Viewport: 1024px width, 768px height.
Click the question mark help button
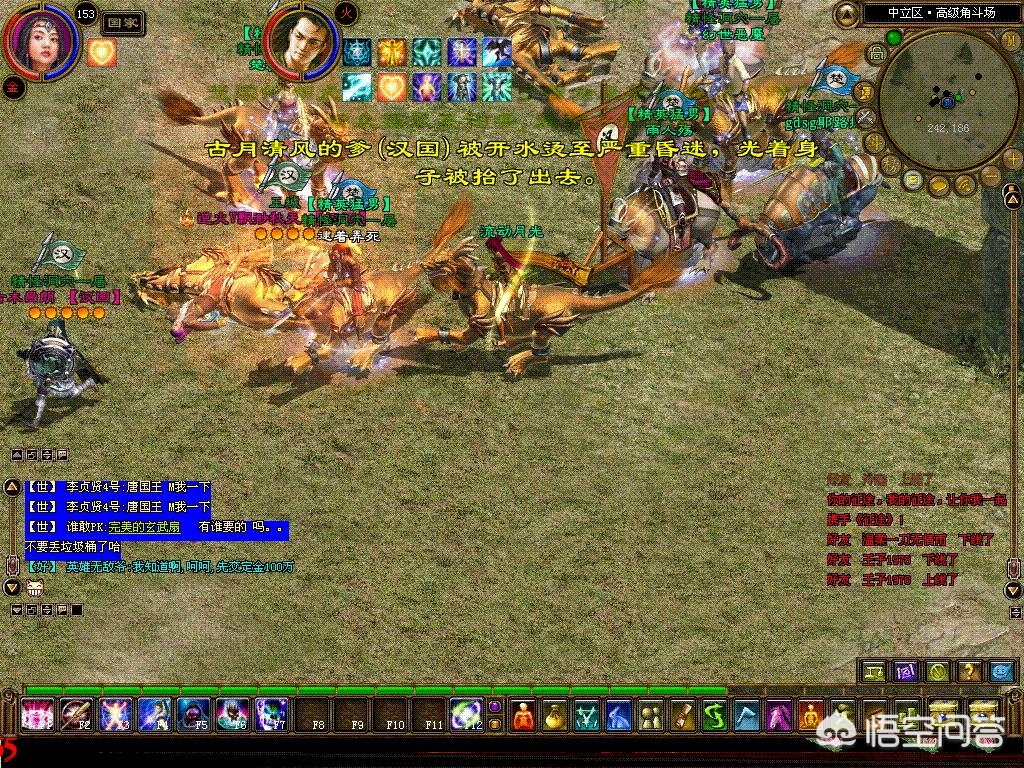click(x=969, y=671)
